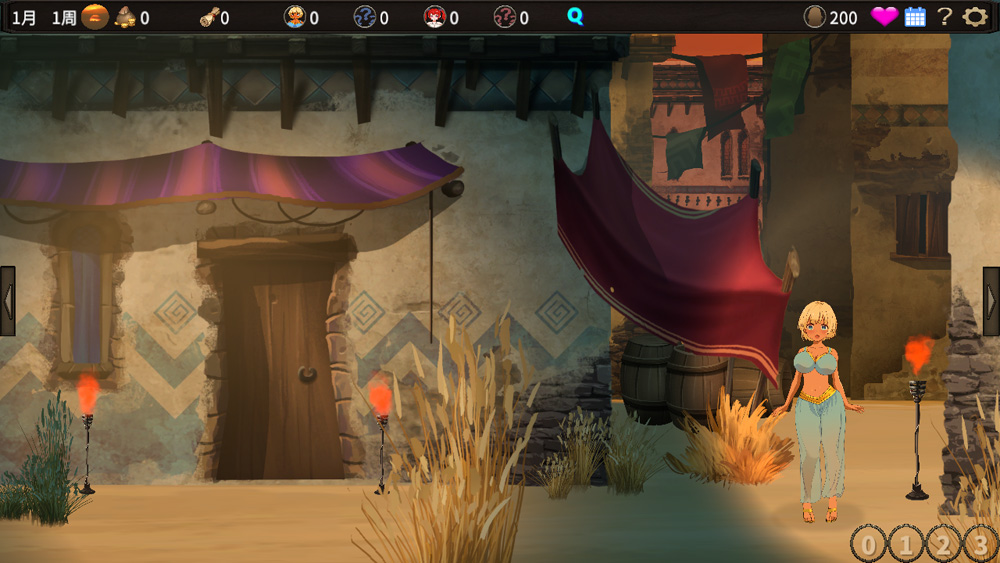
Task: Click the money bag icon
Action: [x=126, y=17]
